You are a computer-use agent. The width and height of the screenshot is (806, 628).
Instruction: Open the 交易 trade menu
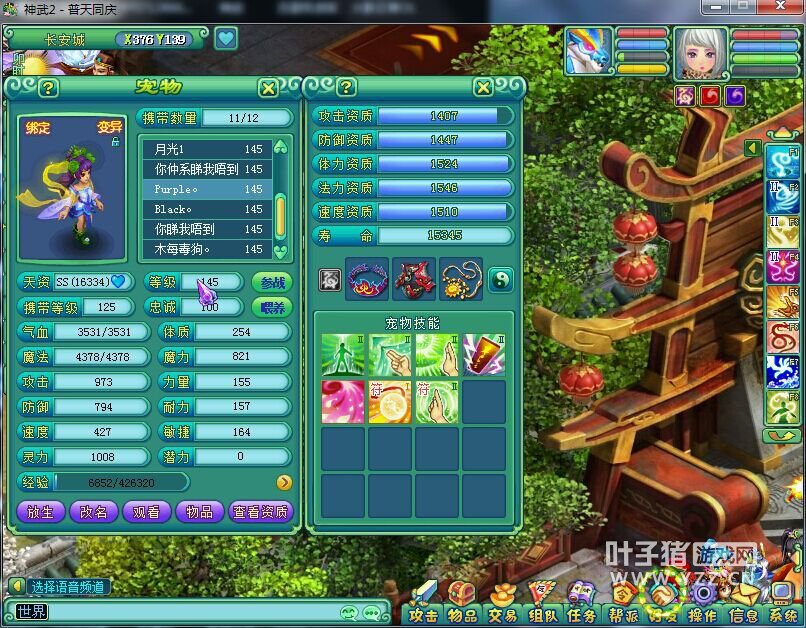(502, 615)
